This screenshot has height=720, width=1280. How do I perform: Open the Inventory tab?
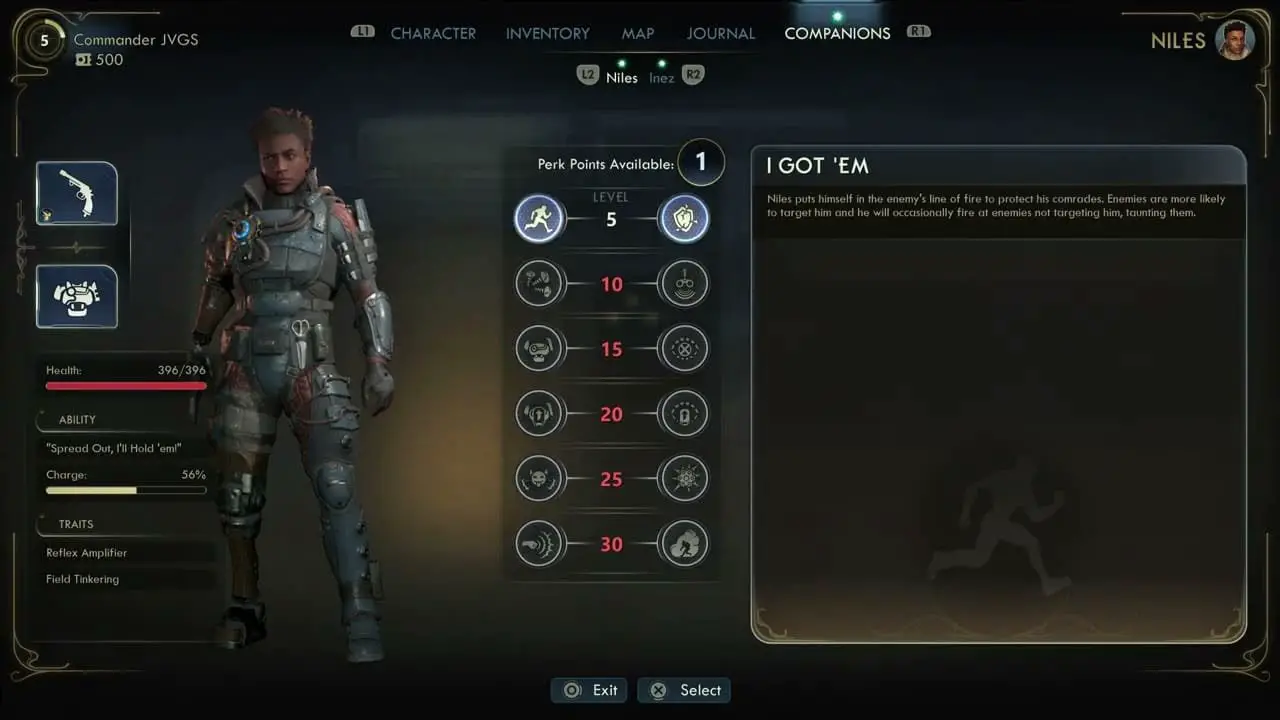[x=547, y=33]
